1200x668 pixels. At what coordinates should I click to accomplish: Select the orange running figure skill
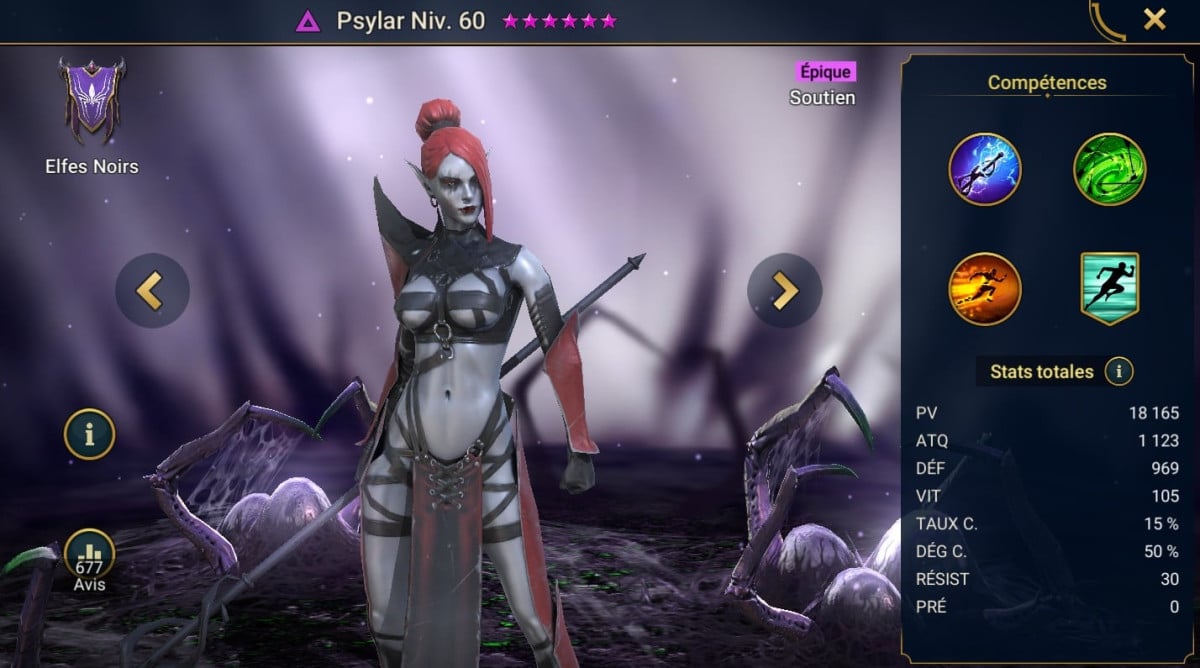pos(985,289)
